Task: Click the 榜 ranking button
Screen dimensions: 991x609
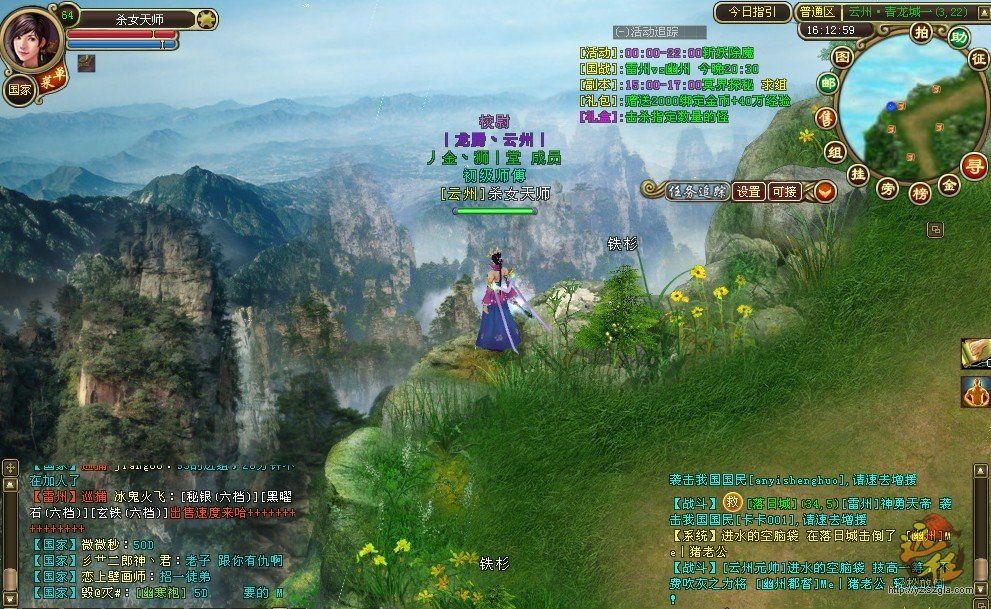Action: point(919,194)
